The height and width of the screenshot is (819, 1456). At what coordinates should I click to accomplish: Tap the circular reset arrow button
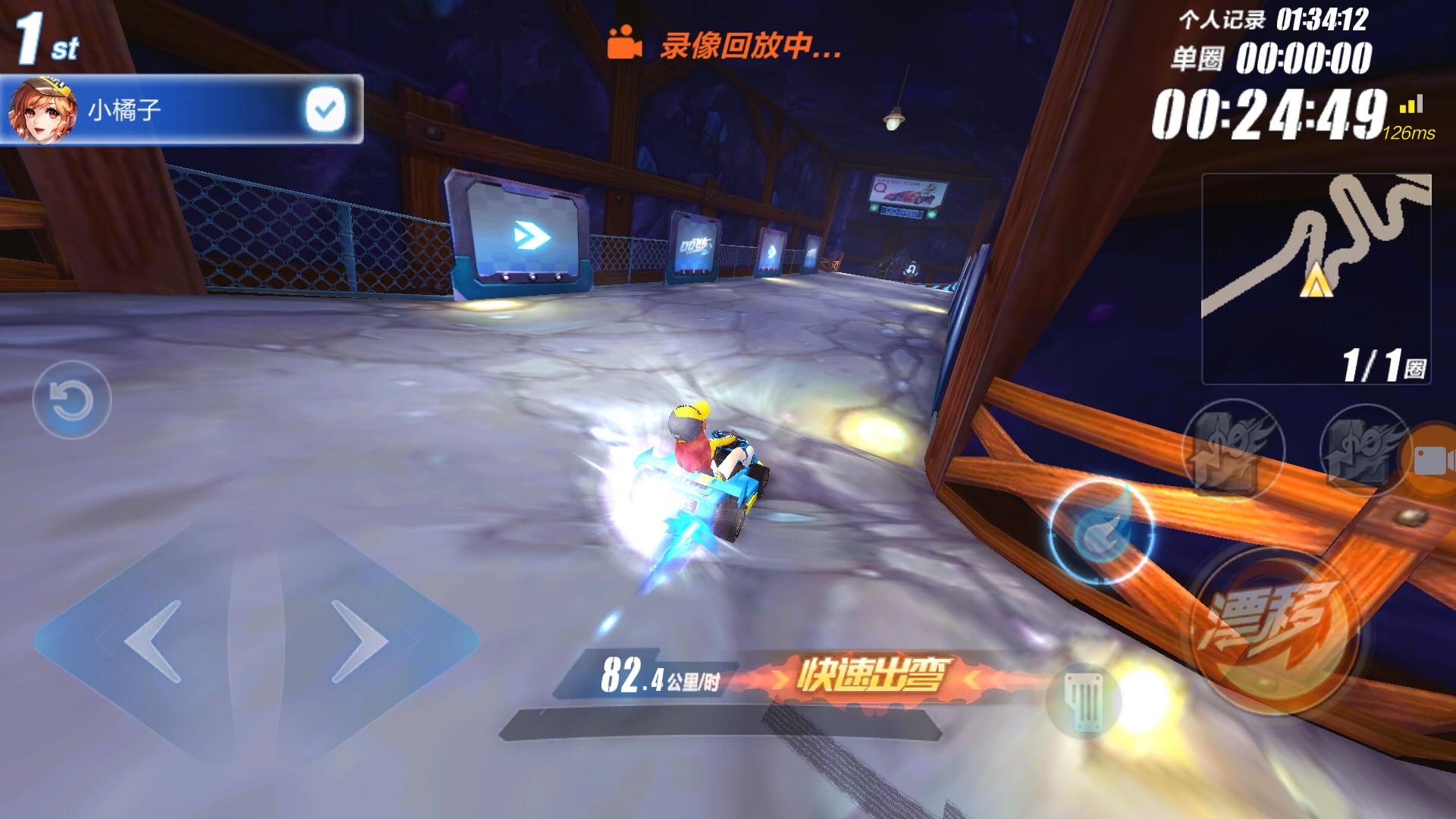pyautogui.click(x=72, y=400)
